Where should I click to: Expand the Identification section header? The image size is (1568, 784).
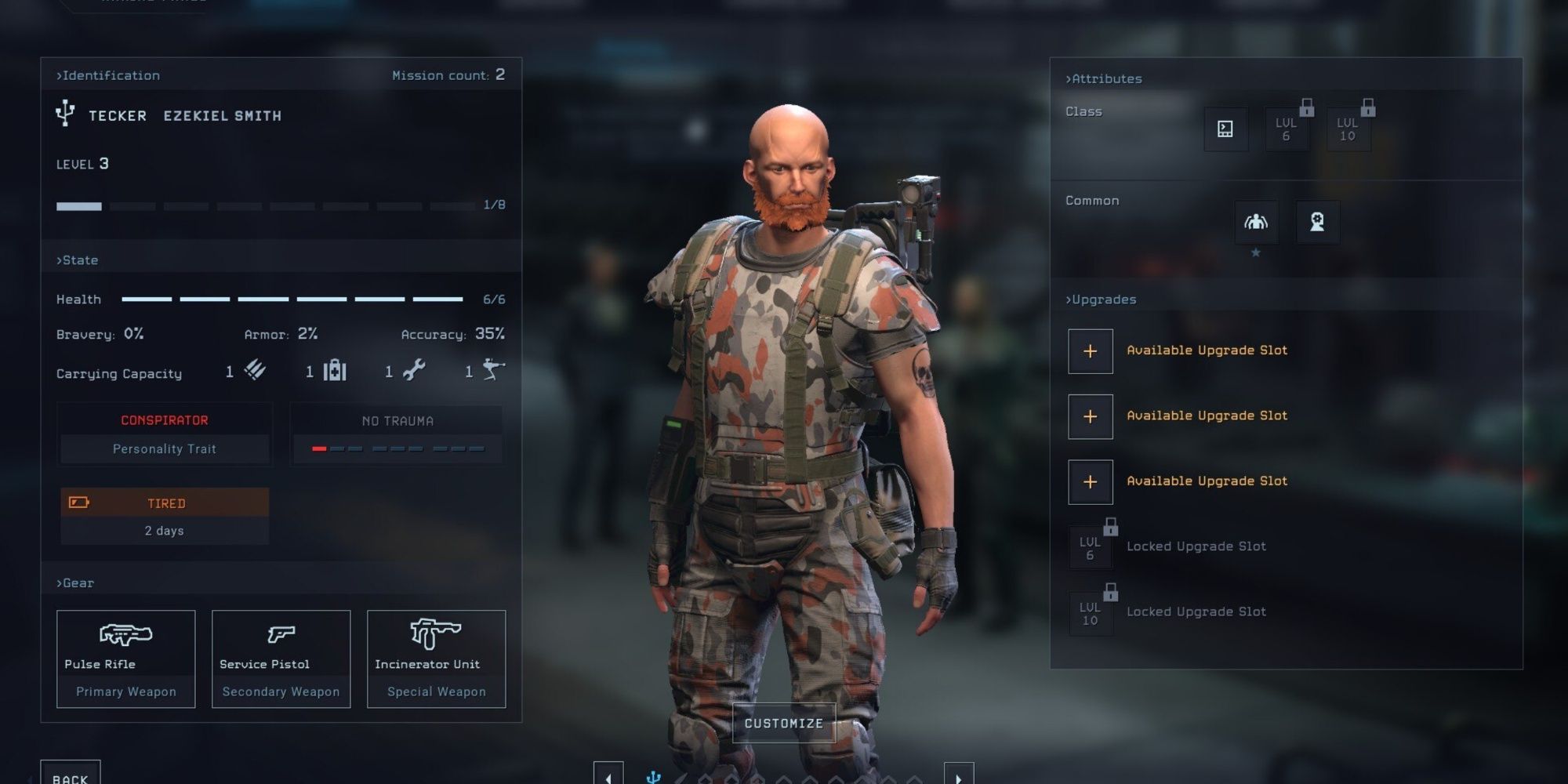click(107, 75)
